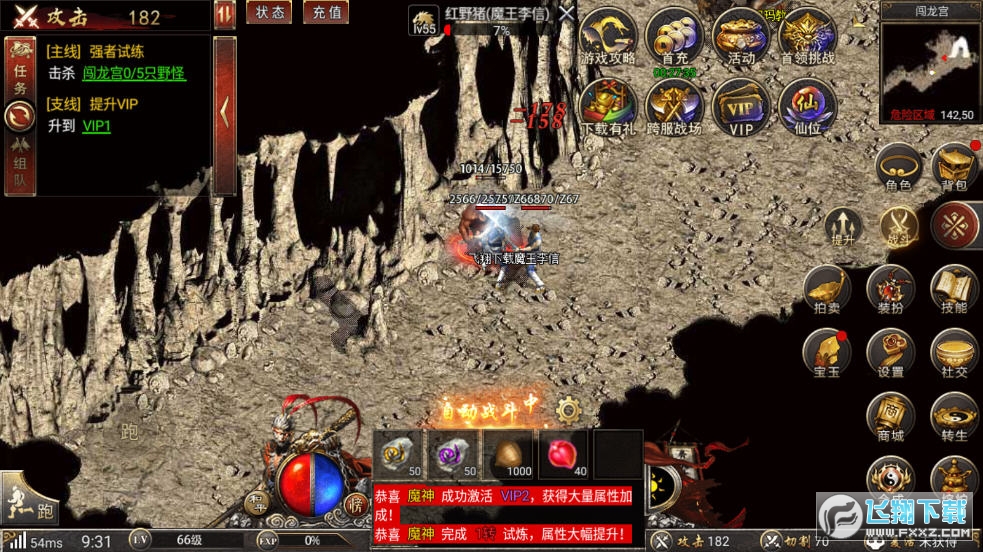Click the quest link 闯龙宫0/5只野怪

(x=133, y=73)
